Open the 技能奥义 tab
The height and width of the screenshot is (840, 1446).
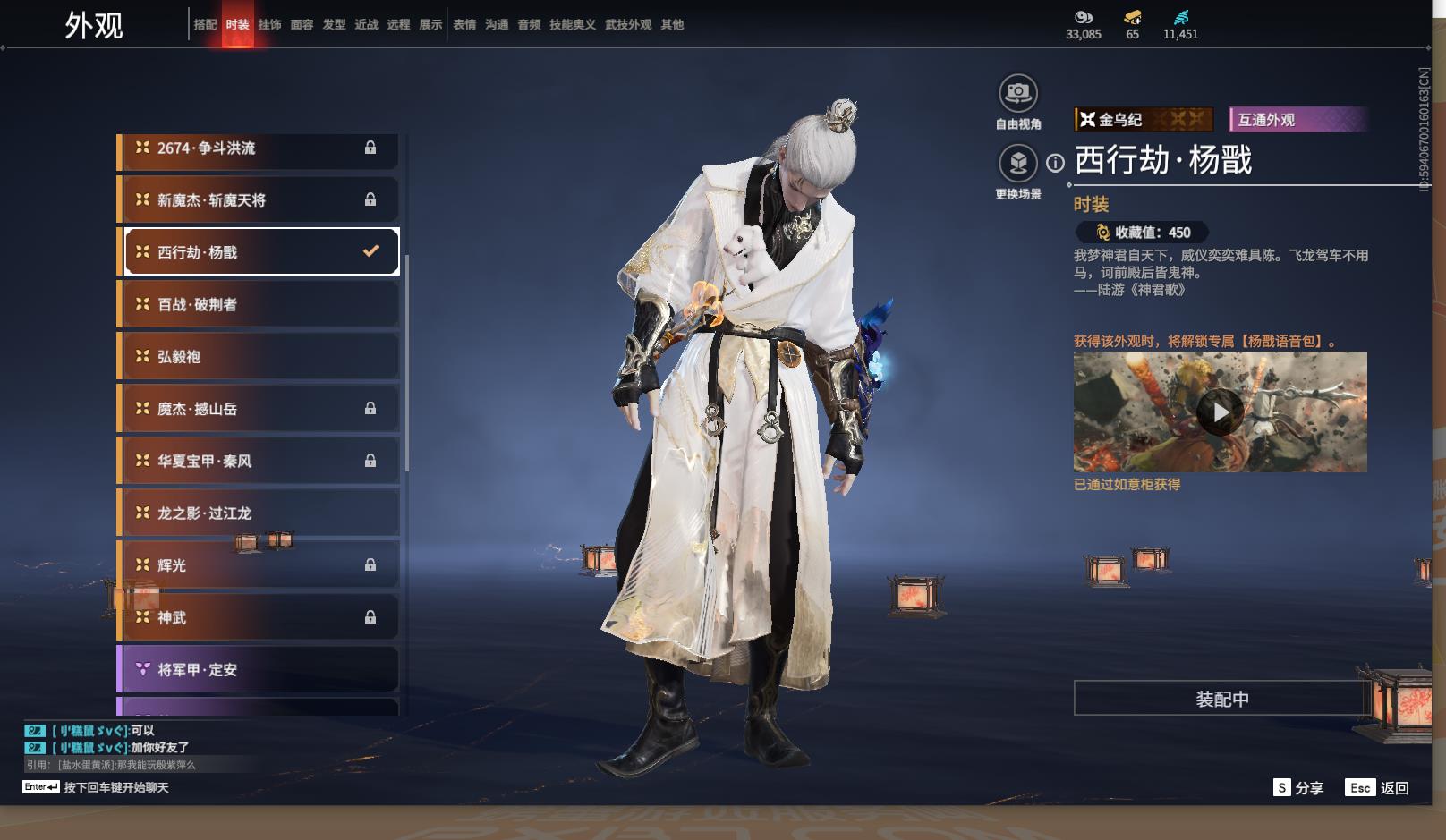(x=572, y=25)
